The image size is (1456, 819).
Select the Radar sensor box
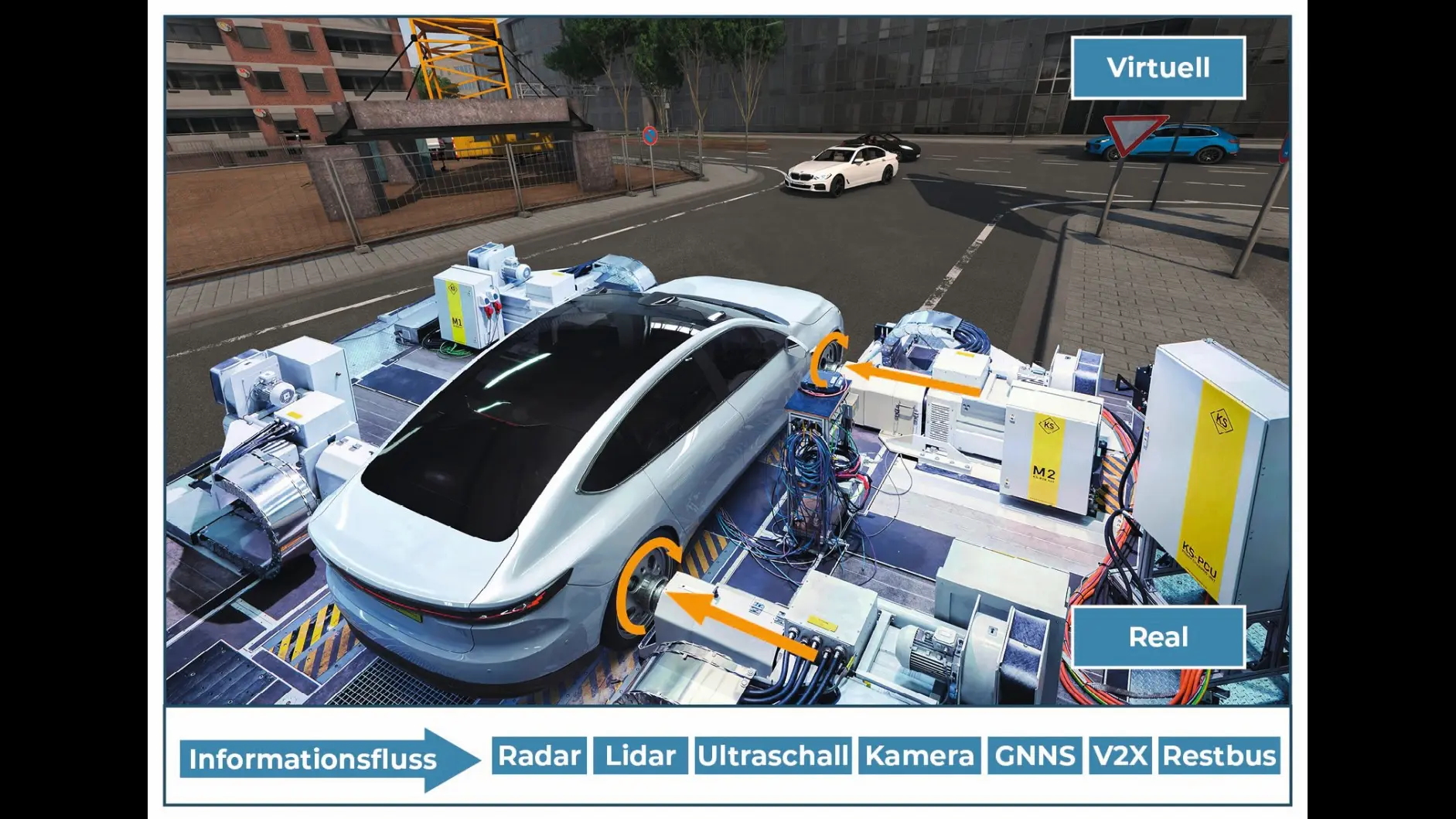pyautogui.click(x=539, y=756)
